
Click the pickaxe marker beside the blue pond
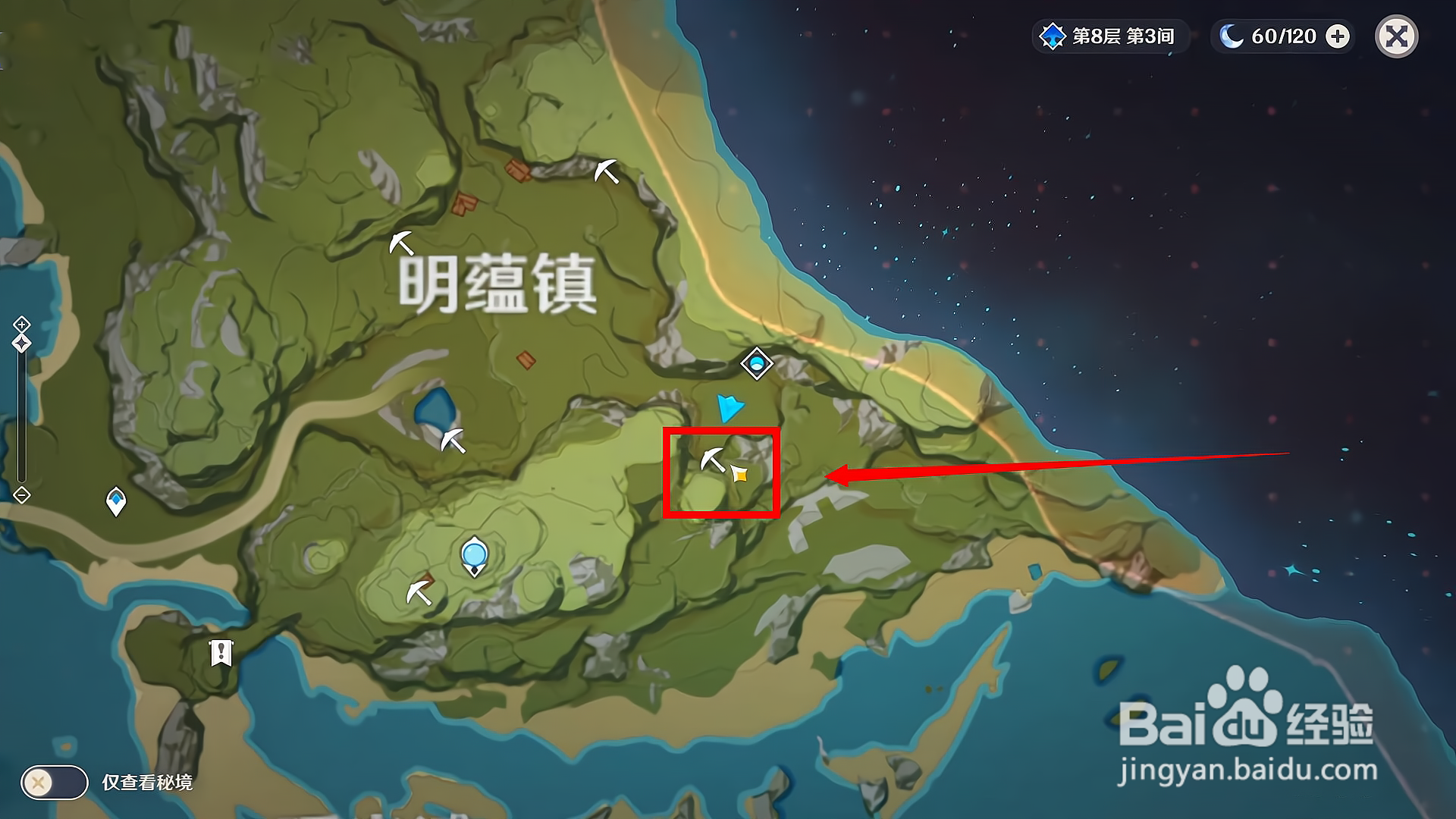click(x=452, y=440)
